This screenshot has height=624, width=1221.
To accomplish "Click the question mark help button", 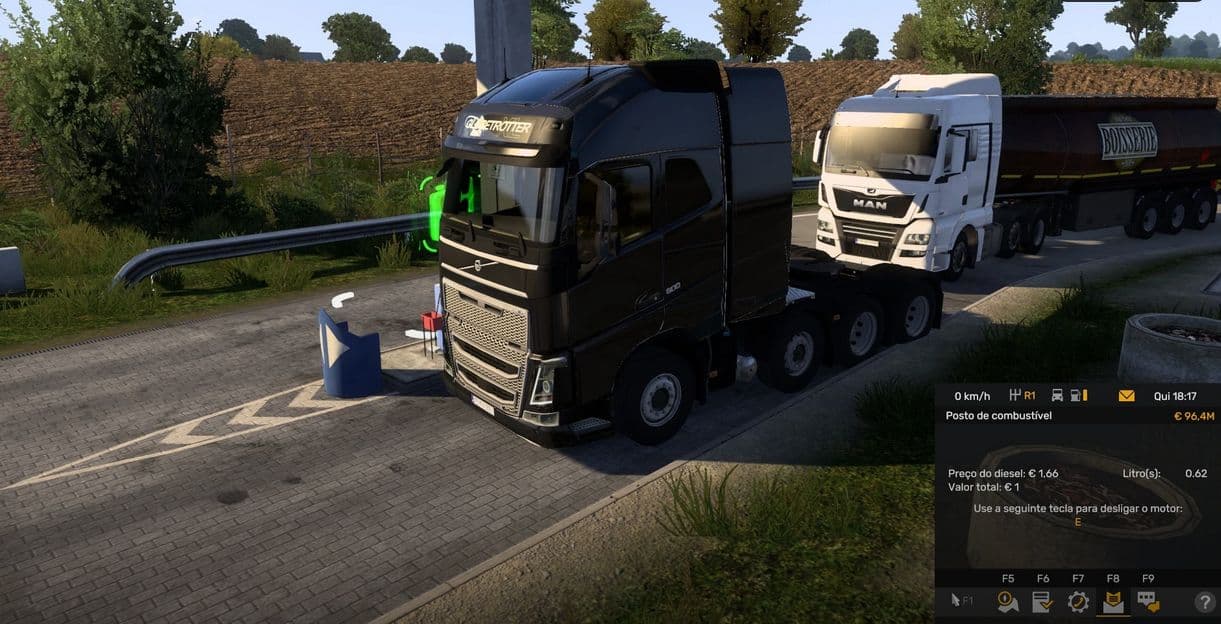I will [x=1204, y=602].
